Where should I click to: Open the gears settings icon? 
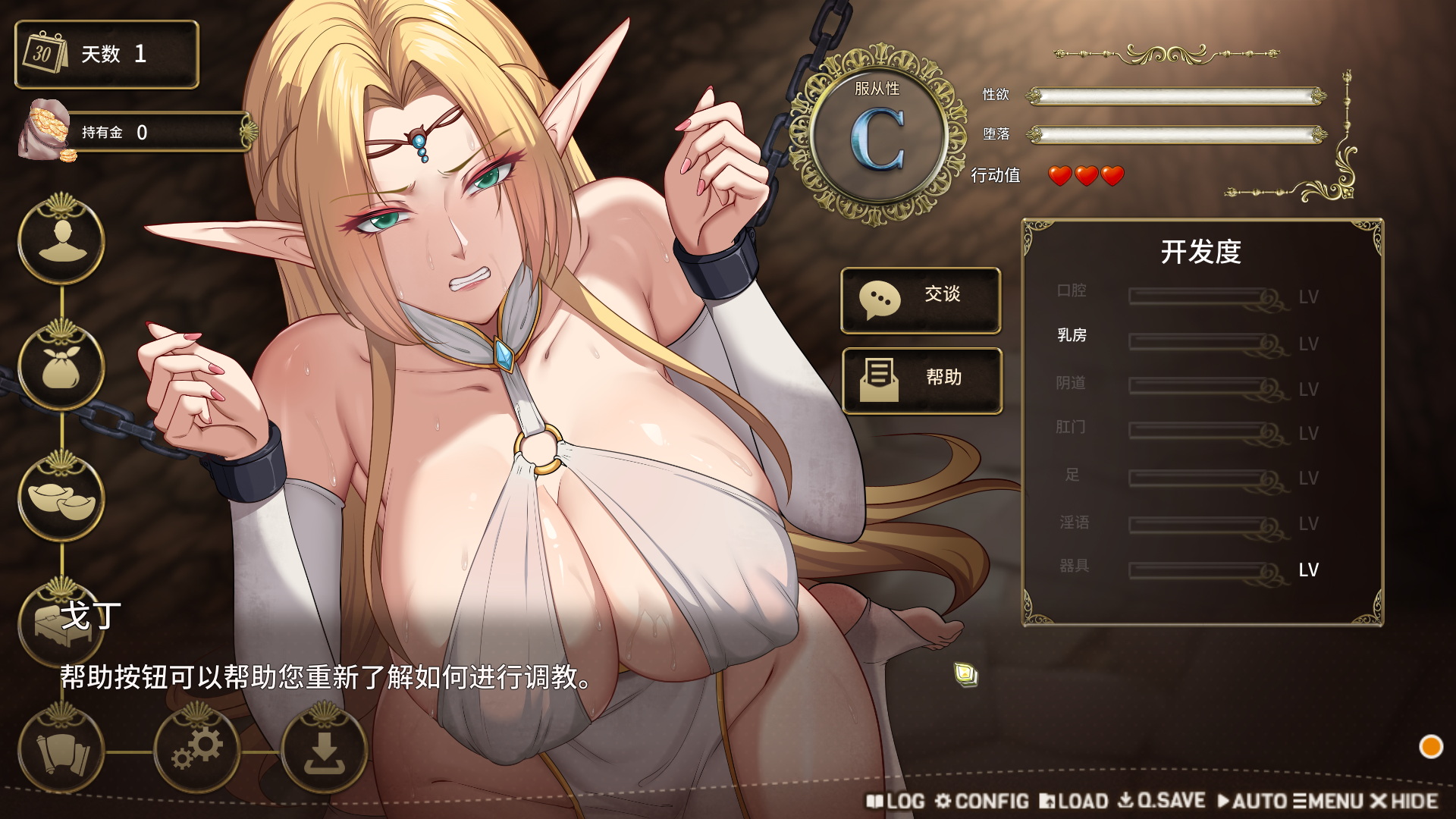[197, 749]
